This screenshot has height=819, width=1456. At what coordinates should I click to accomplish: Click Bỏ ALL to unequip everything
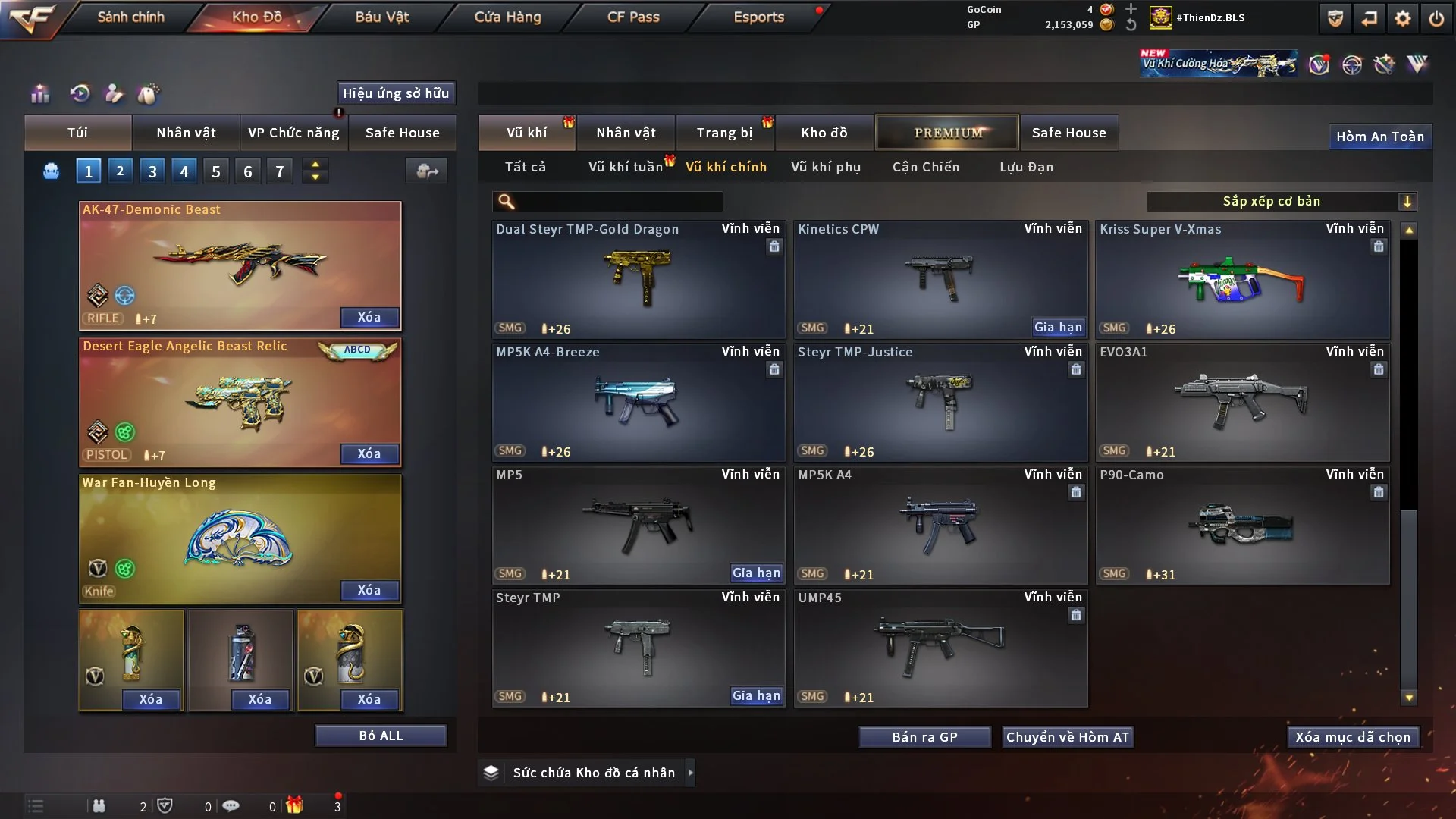pyautogui.click(x=381, y=736)
